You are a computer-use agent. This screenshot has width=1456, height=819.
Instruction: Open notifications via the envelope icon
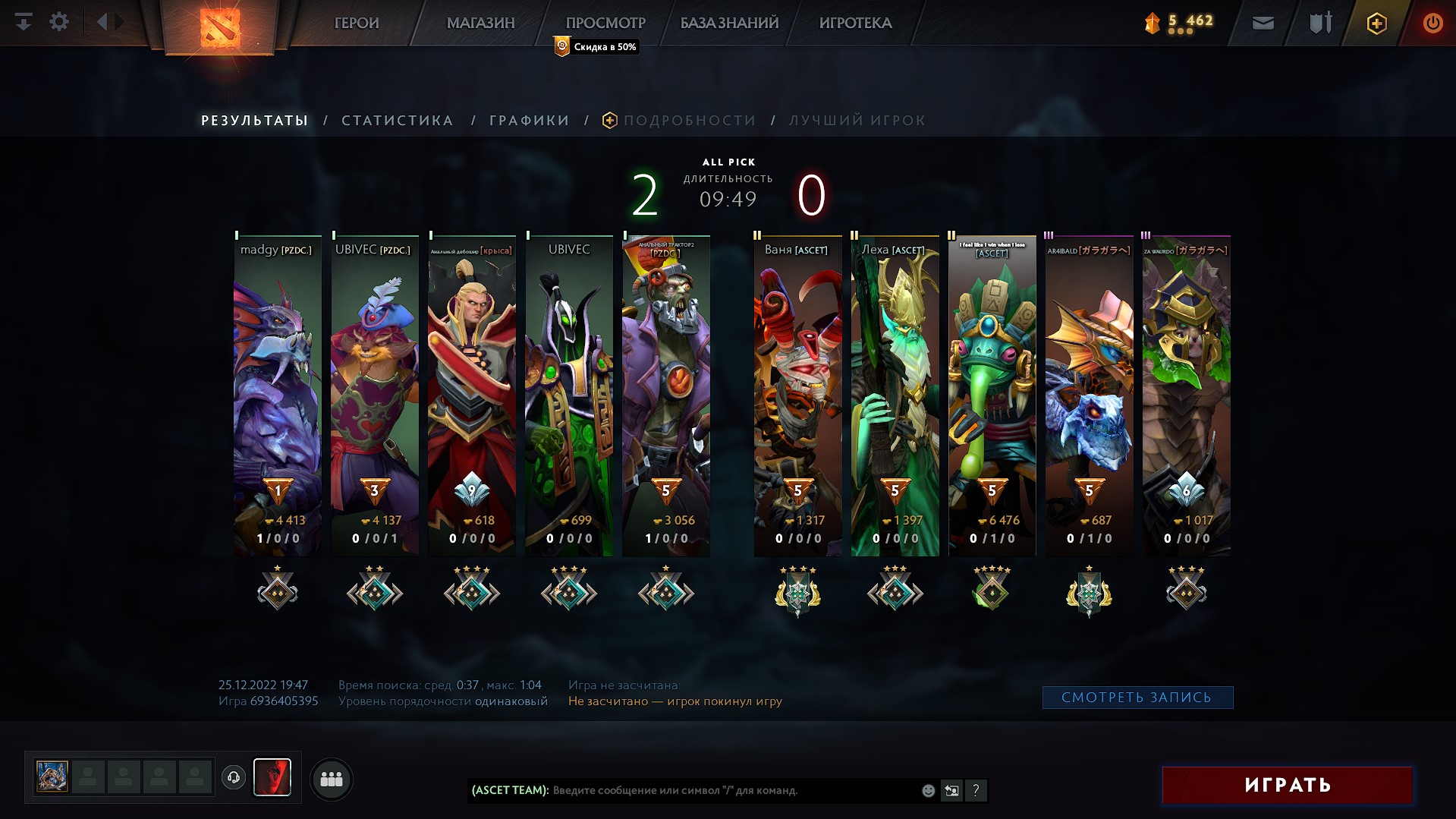point(1263,23)
